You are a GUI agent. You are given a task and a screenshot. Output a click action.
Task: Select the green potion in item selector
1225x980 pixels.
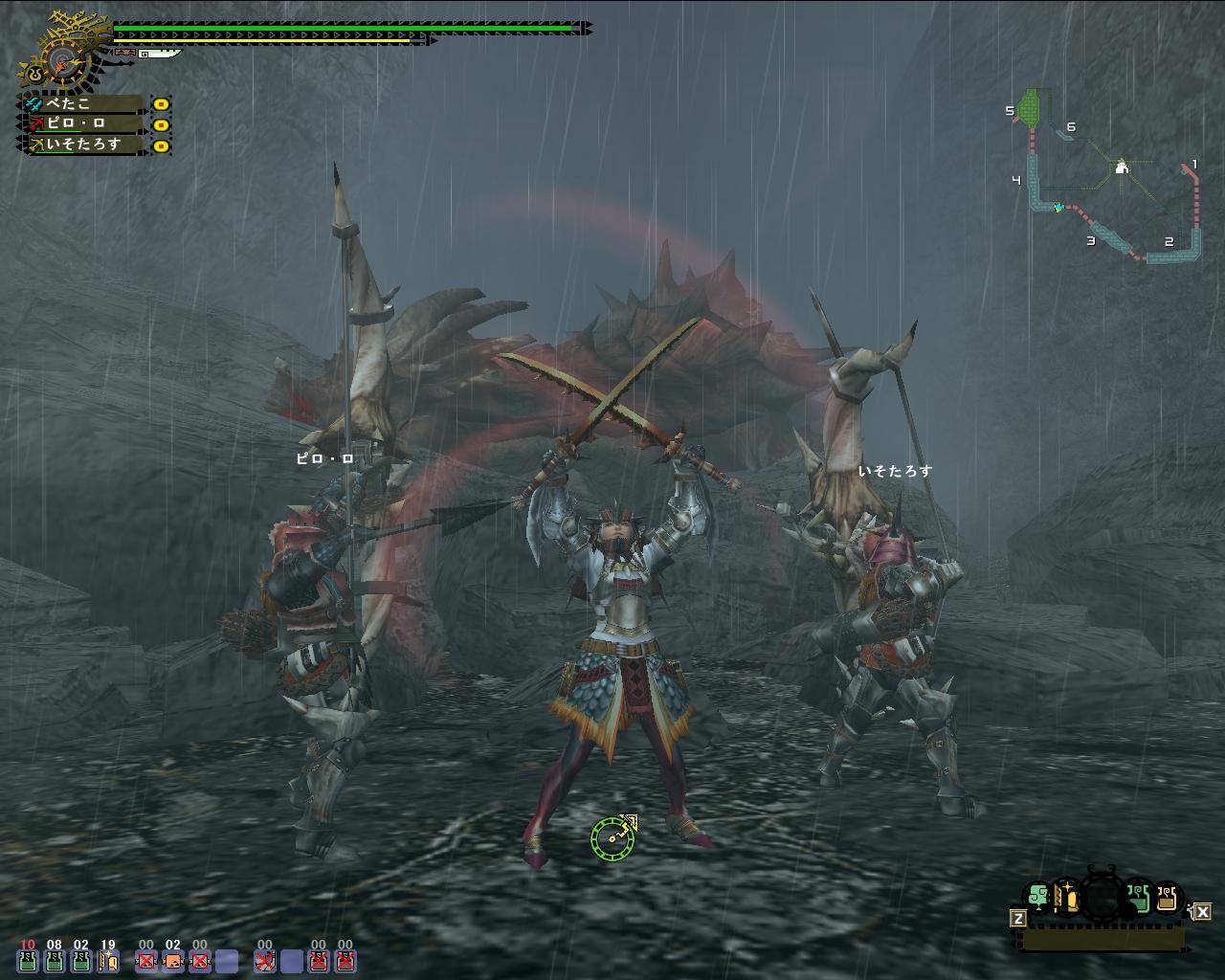click(x=1137, y=898)
